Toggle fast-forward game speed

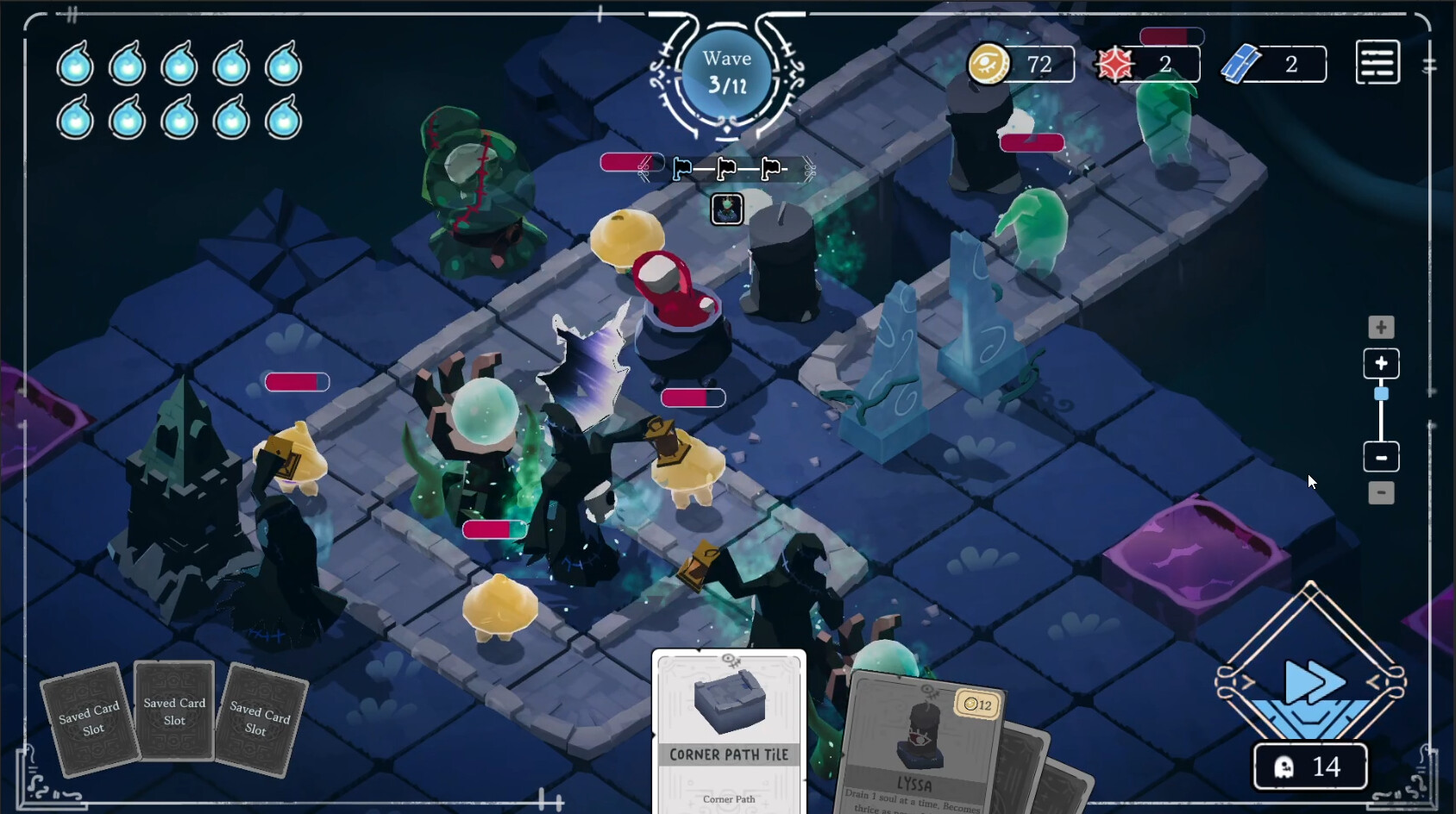(1309, 682)
